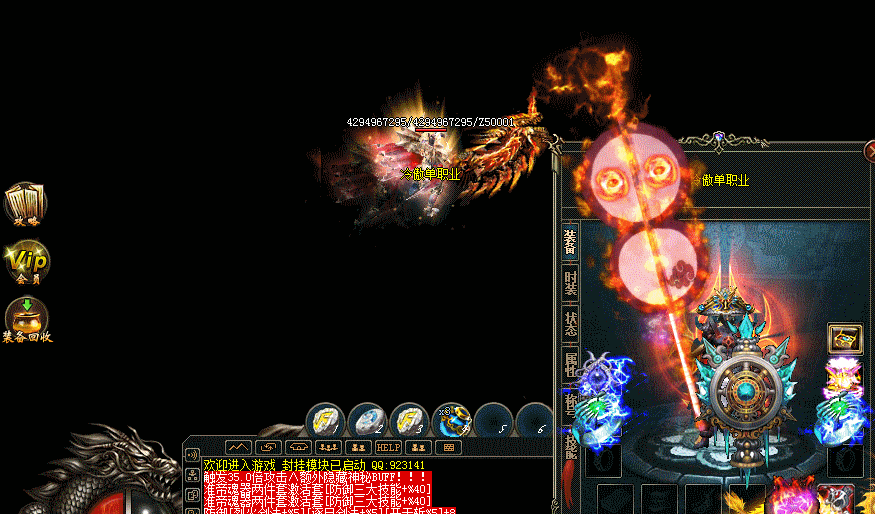Click the mountain-shaped button above chat
875x514 pixels.
237,447
